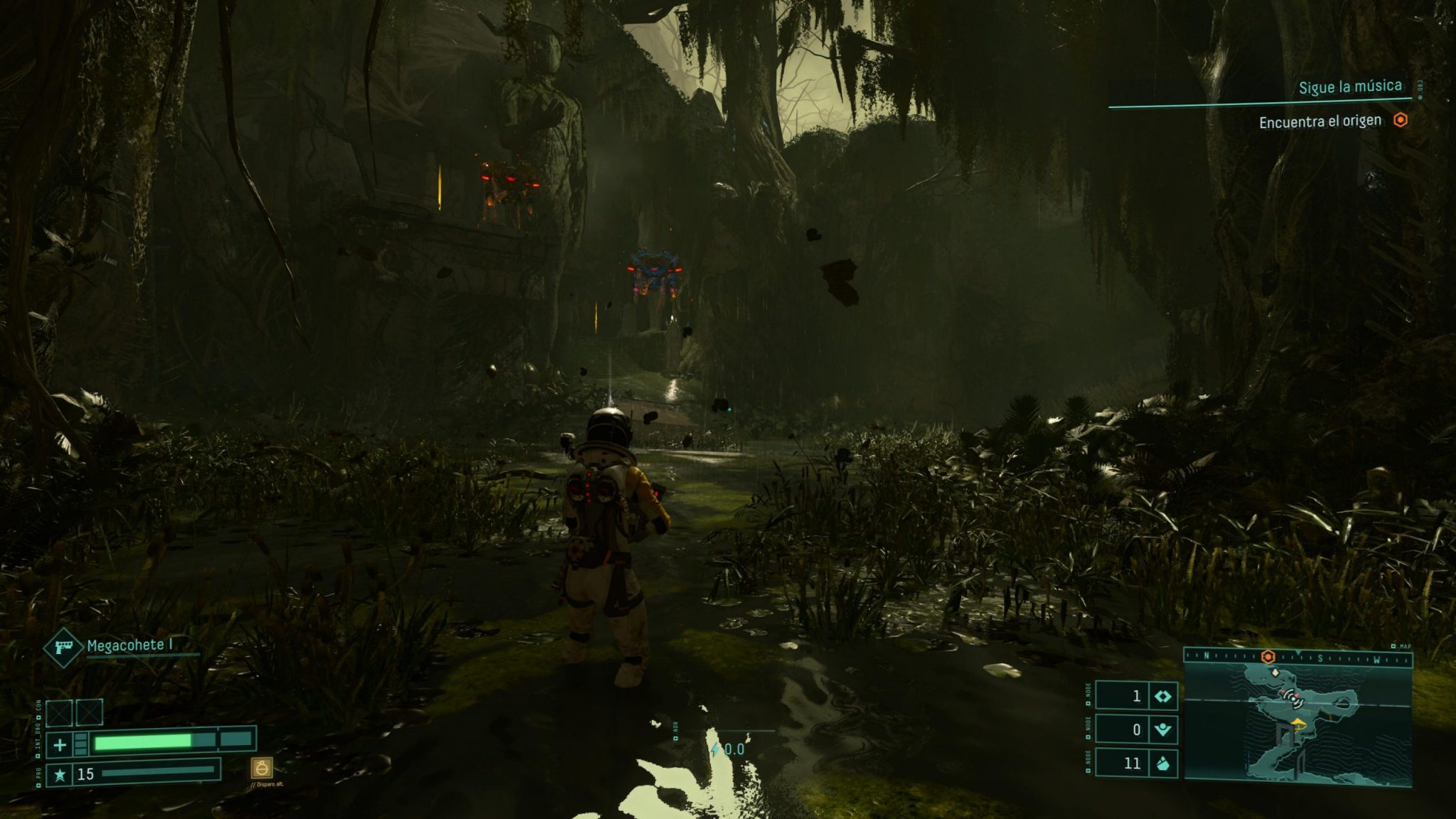Select the crystal shard resource icon

click(1162, 764)
